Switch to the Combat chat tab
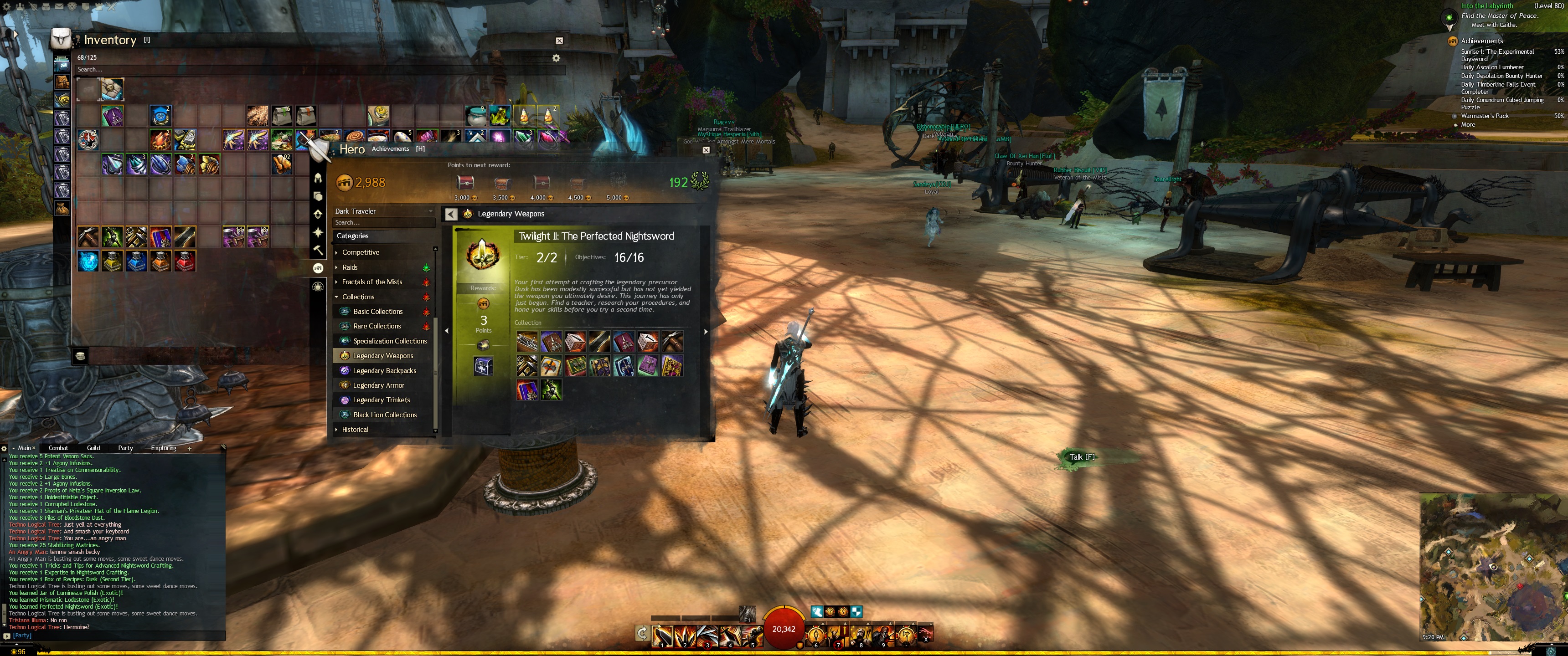1568x656 pixels. [58, 448]
